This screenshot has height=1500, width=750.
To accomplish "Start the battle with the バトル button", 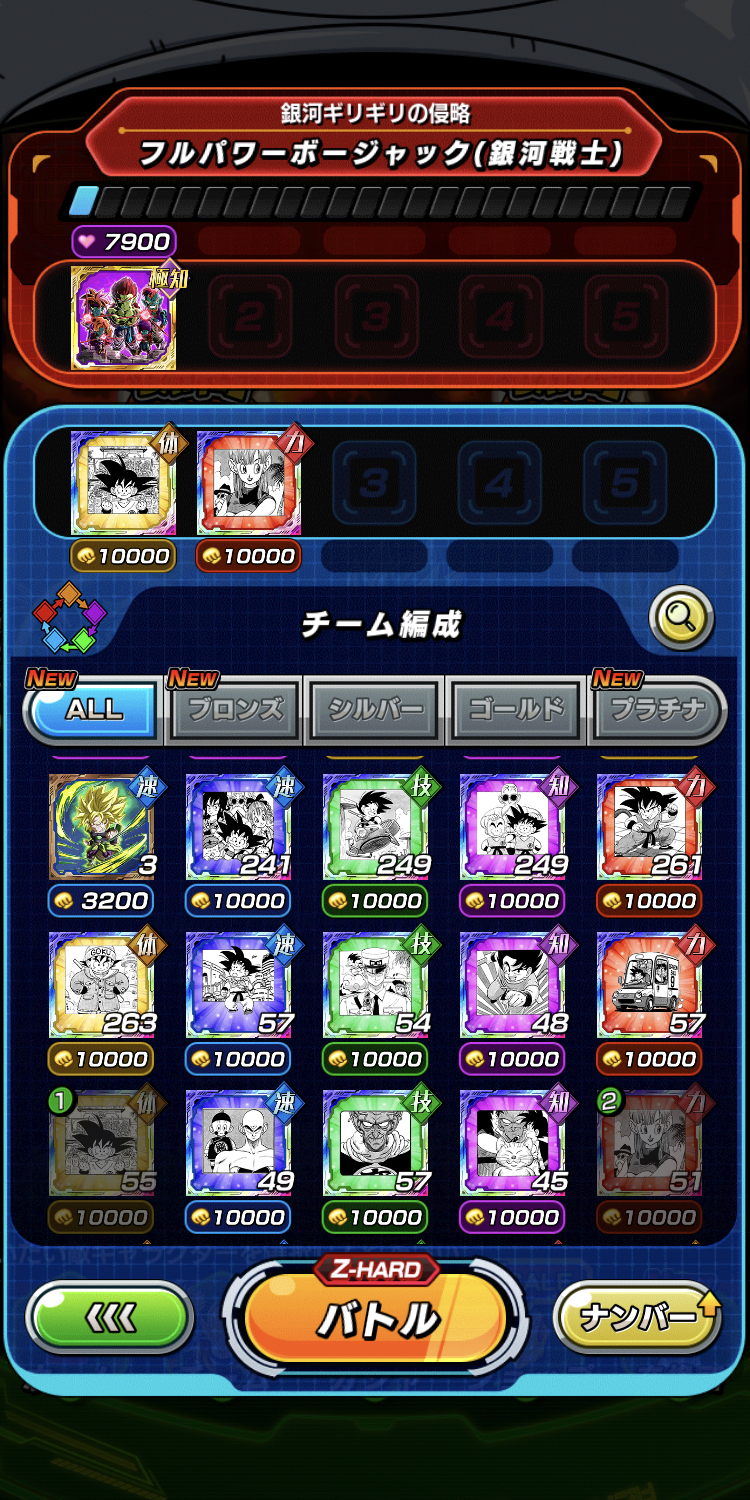I will 375,1318.
